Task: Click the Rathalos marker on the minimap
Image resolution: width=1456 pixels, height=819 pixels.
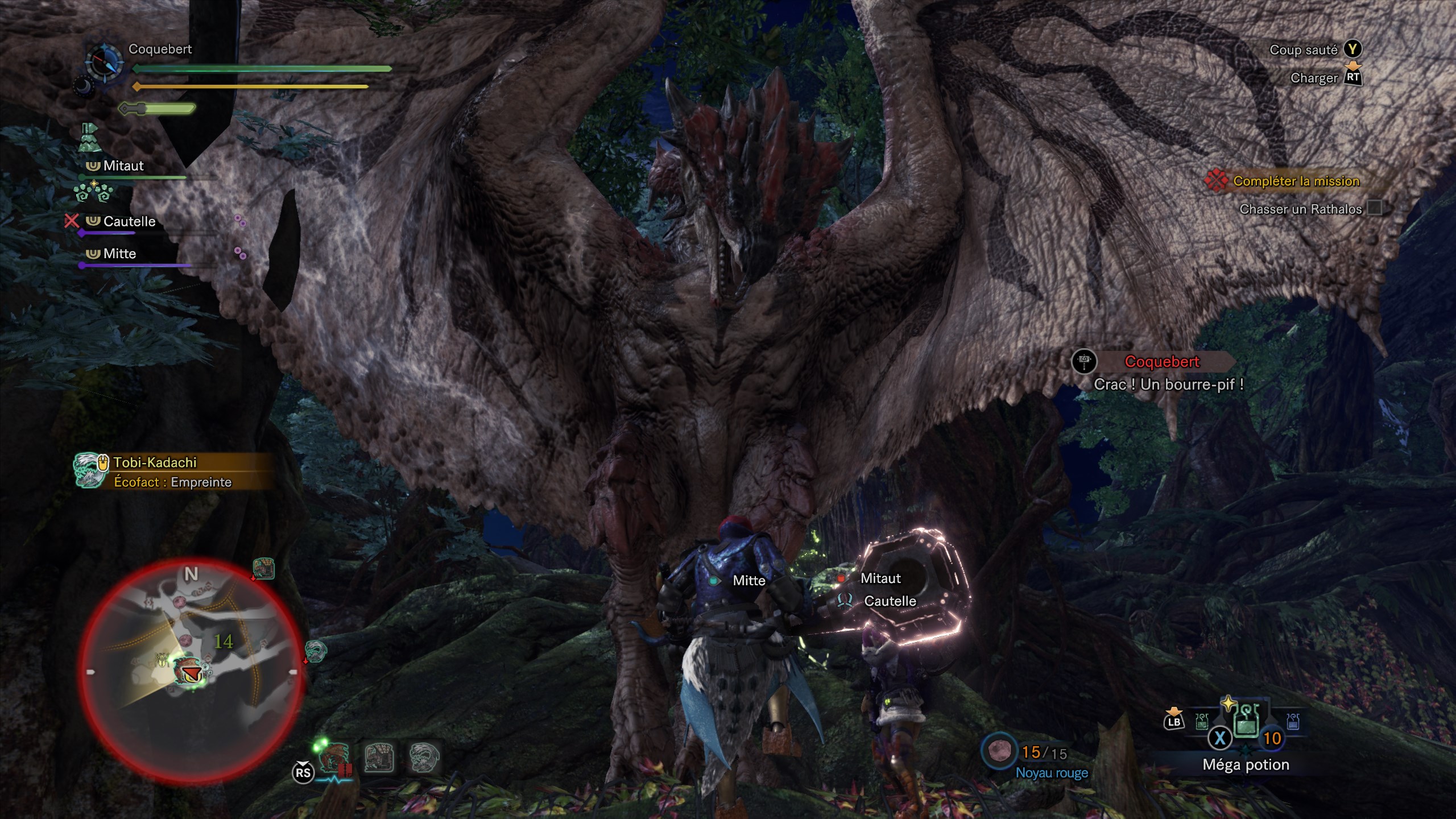Action: [x=189, y=672]
